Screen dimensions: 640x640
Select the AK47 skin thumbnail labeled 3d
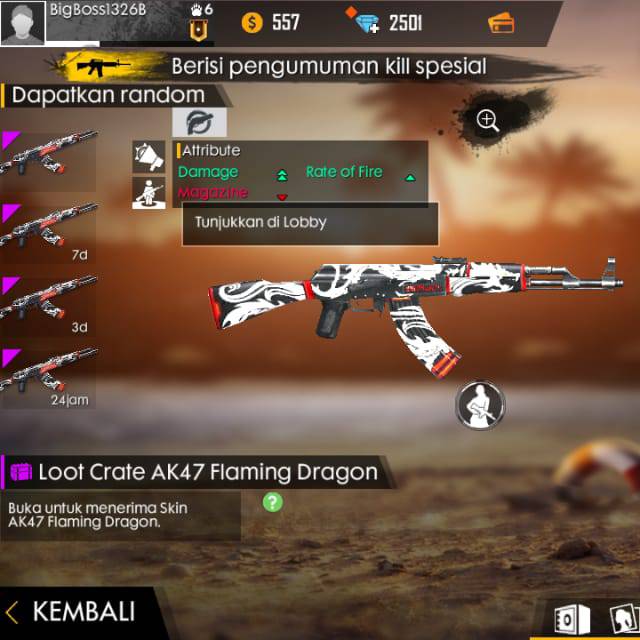pyautogui.click(x=49, y=303)
